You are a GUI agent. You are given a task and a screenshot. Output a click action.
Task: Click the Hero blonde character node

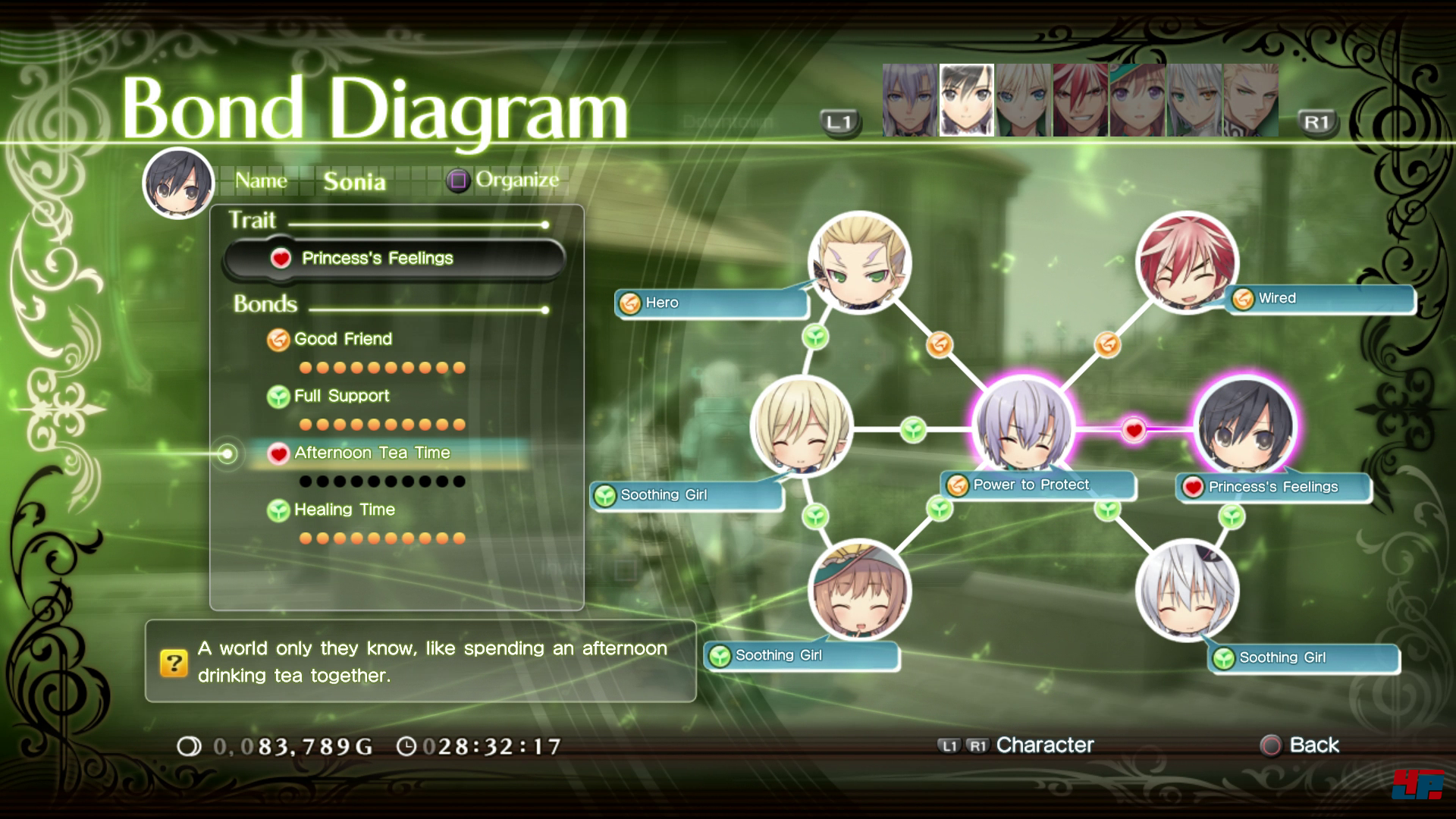859,262
